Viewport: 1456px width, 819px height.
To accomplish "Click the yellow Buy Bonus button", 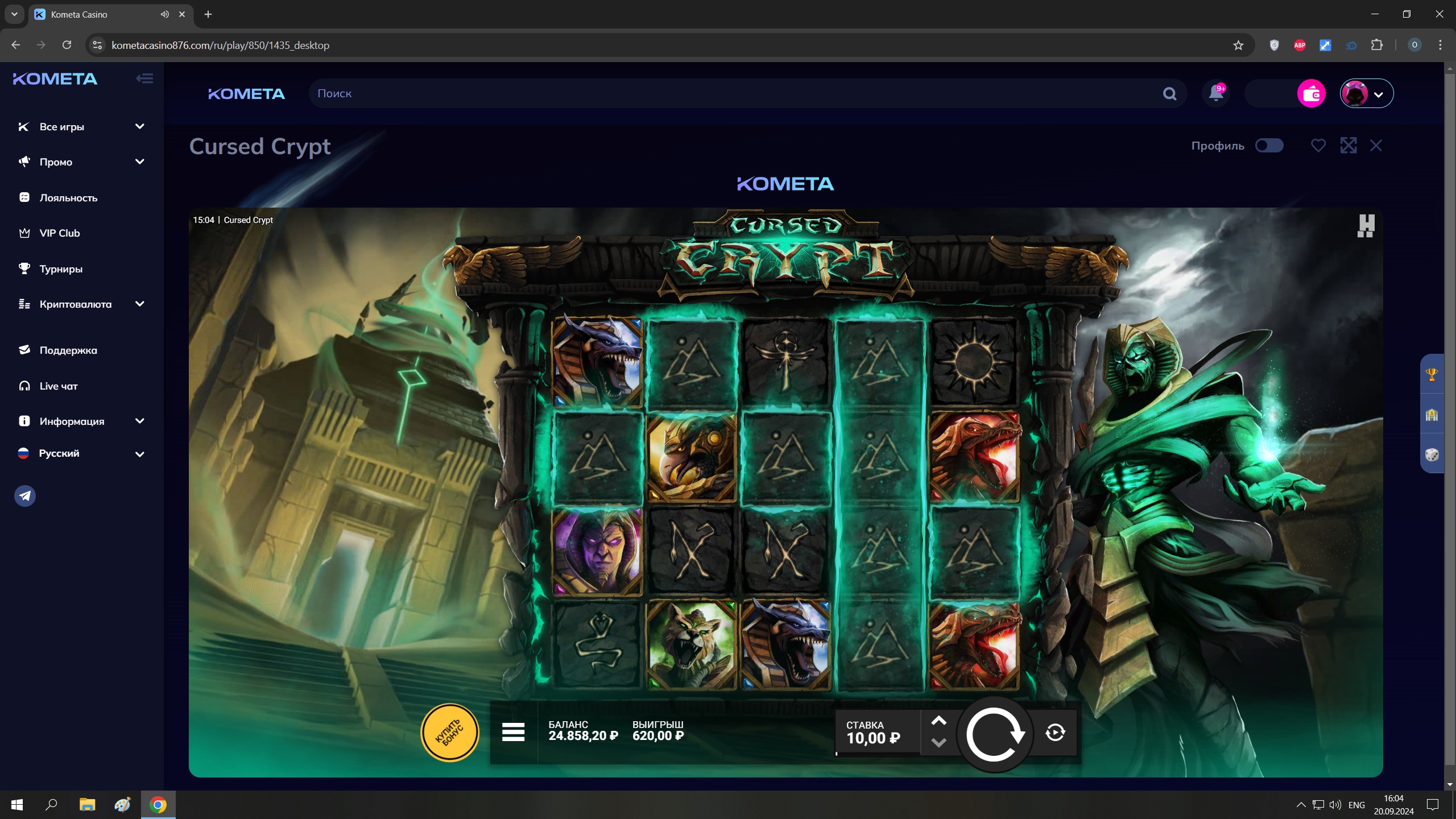I will 449,733.
